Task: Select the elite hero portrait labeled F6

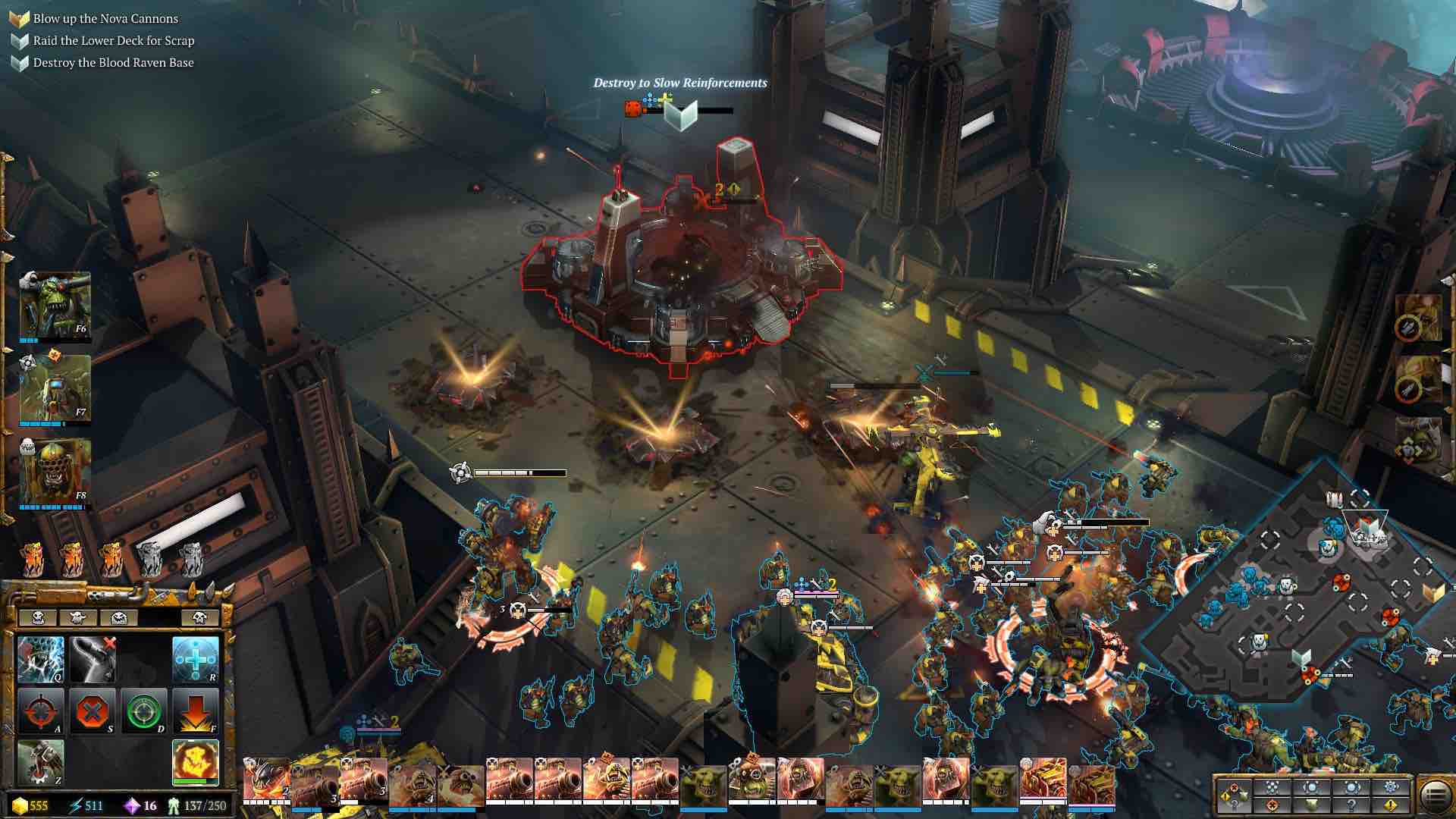Action: pos(55,305)
